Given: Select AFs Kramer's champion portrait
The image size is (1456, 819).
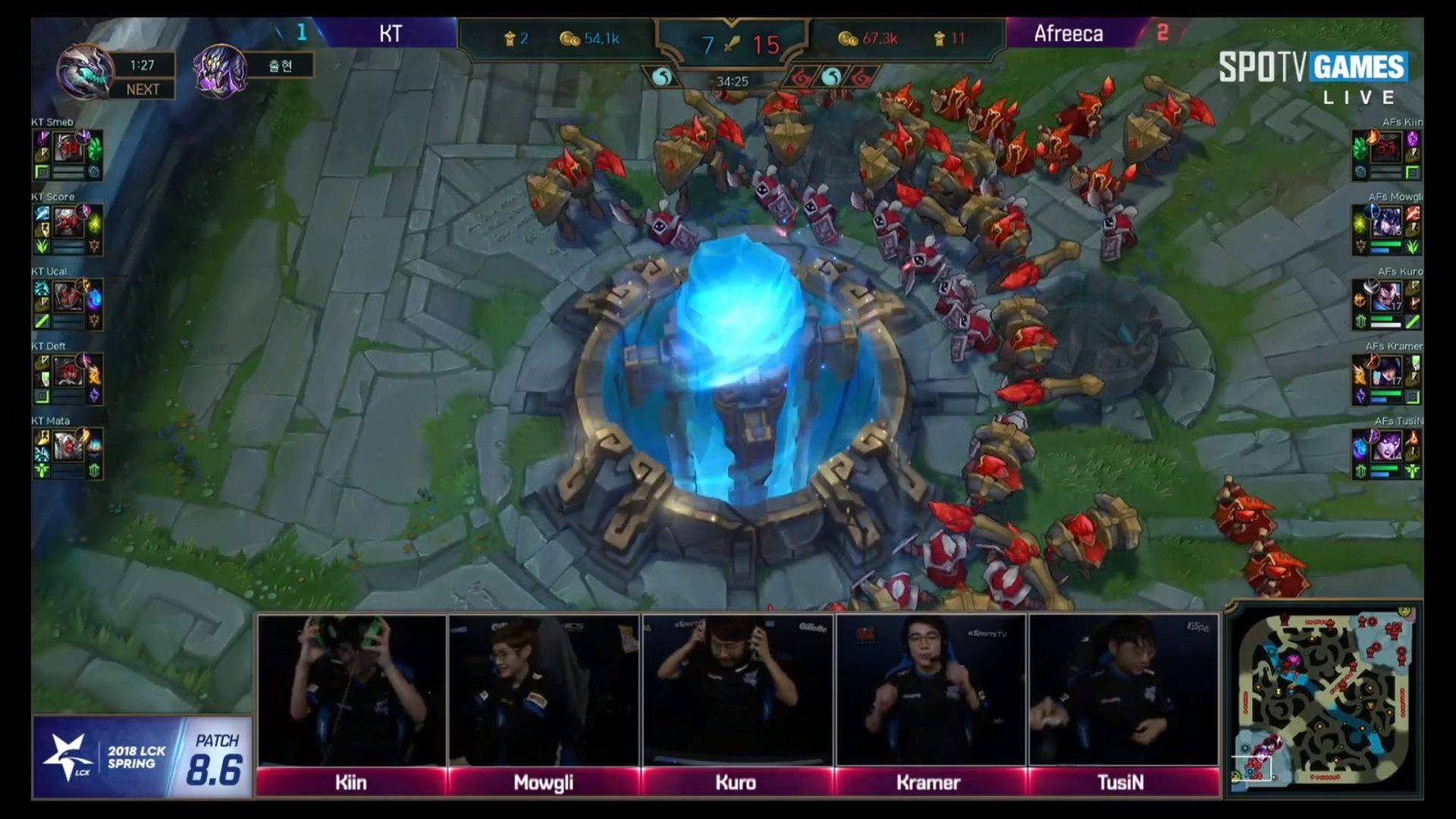Looking at the screenshot, I should pyautogui.click(x=1386, y=373).
